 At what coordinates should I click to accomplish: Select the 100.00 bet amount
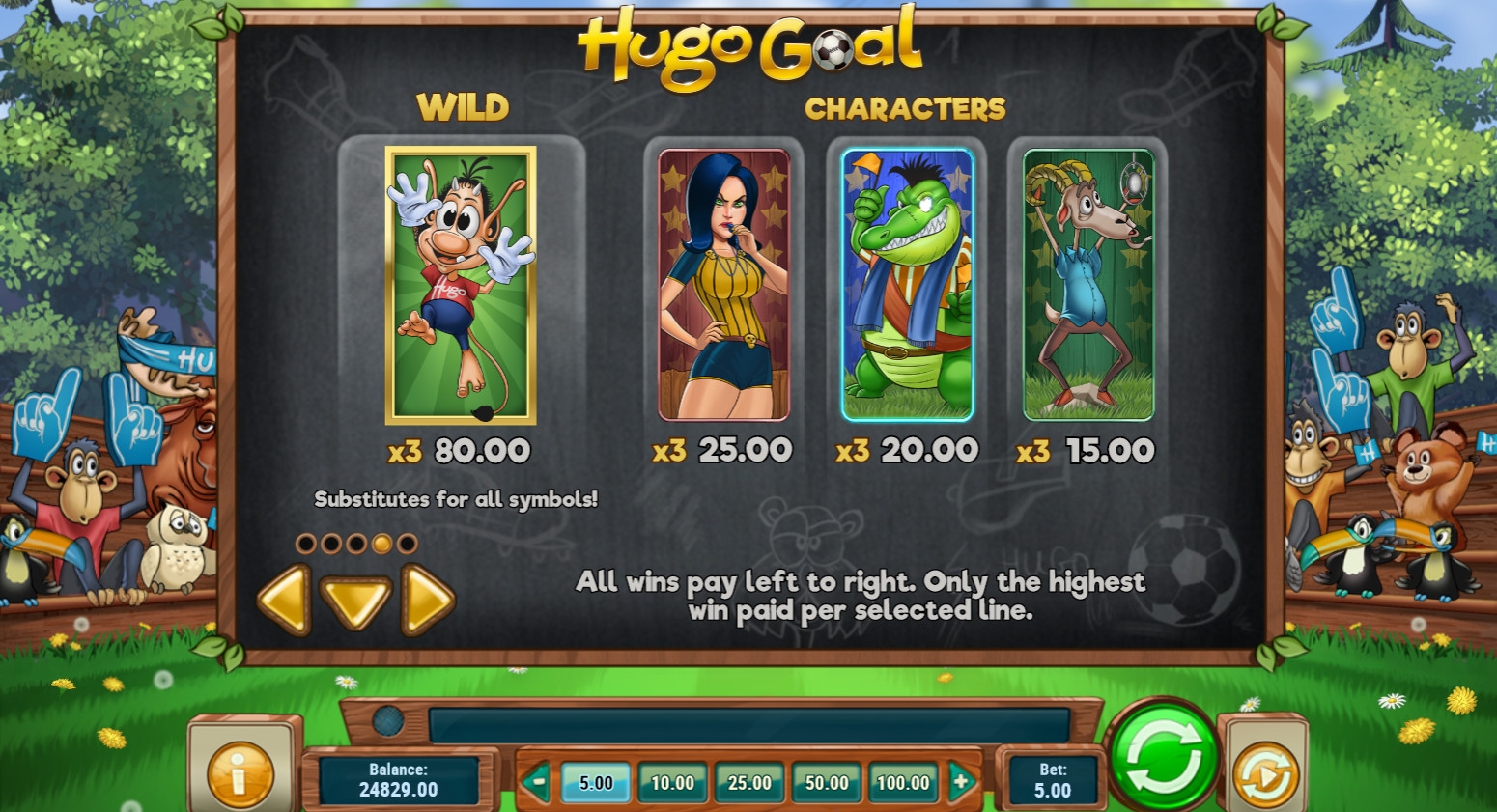click(x=903, y=783)
